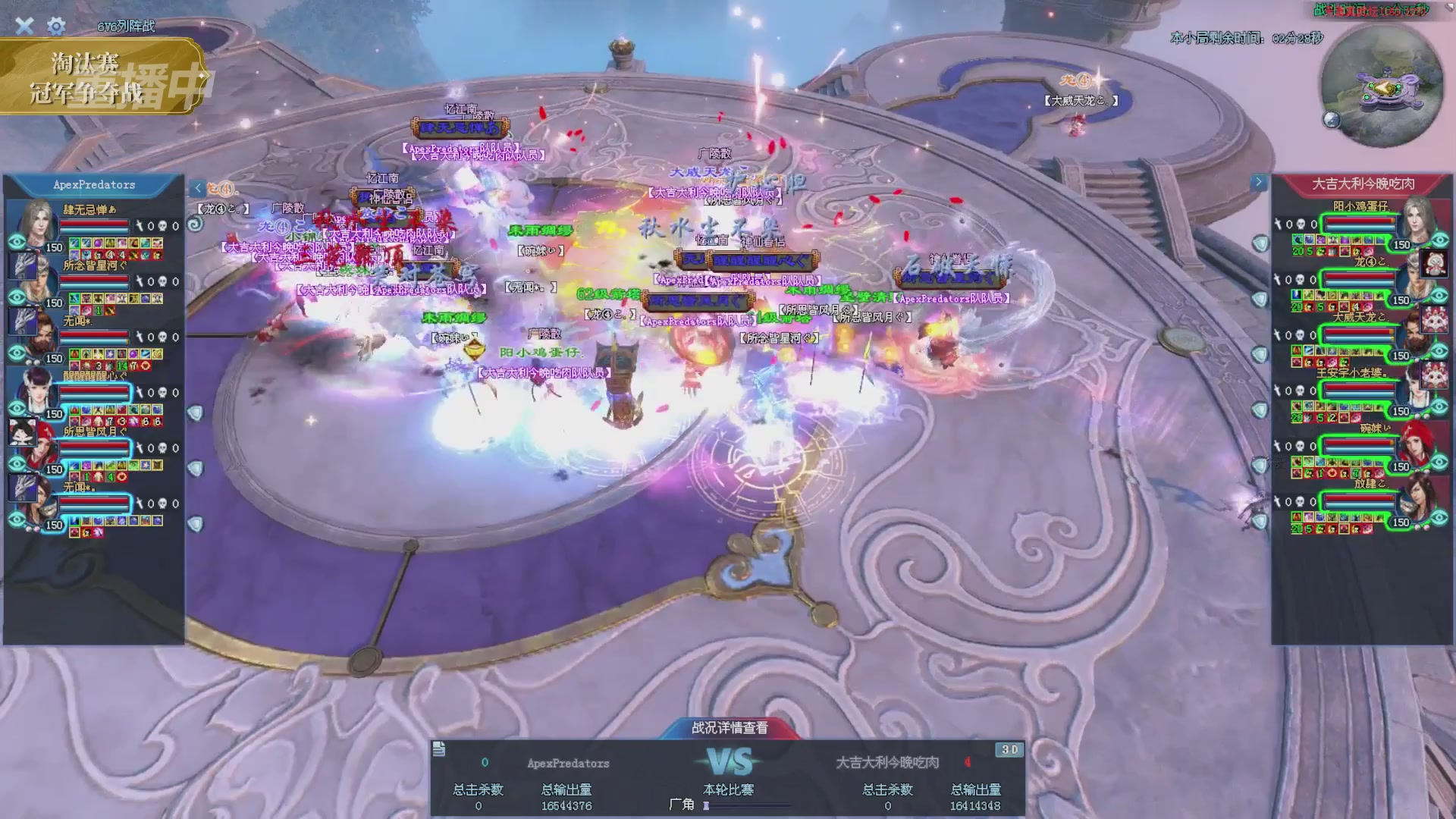Spectate player 大威天龙 via eye icon
Viewport: 1456px width, 819px height.
[x=1439, y=351]
